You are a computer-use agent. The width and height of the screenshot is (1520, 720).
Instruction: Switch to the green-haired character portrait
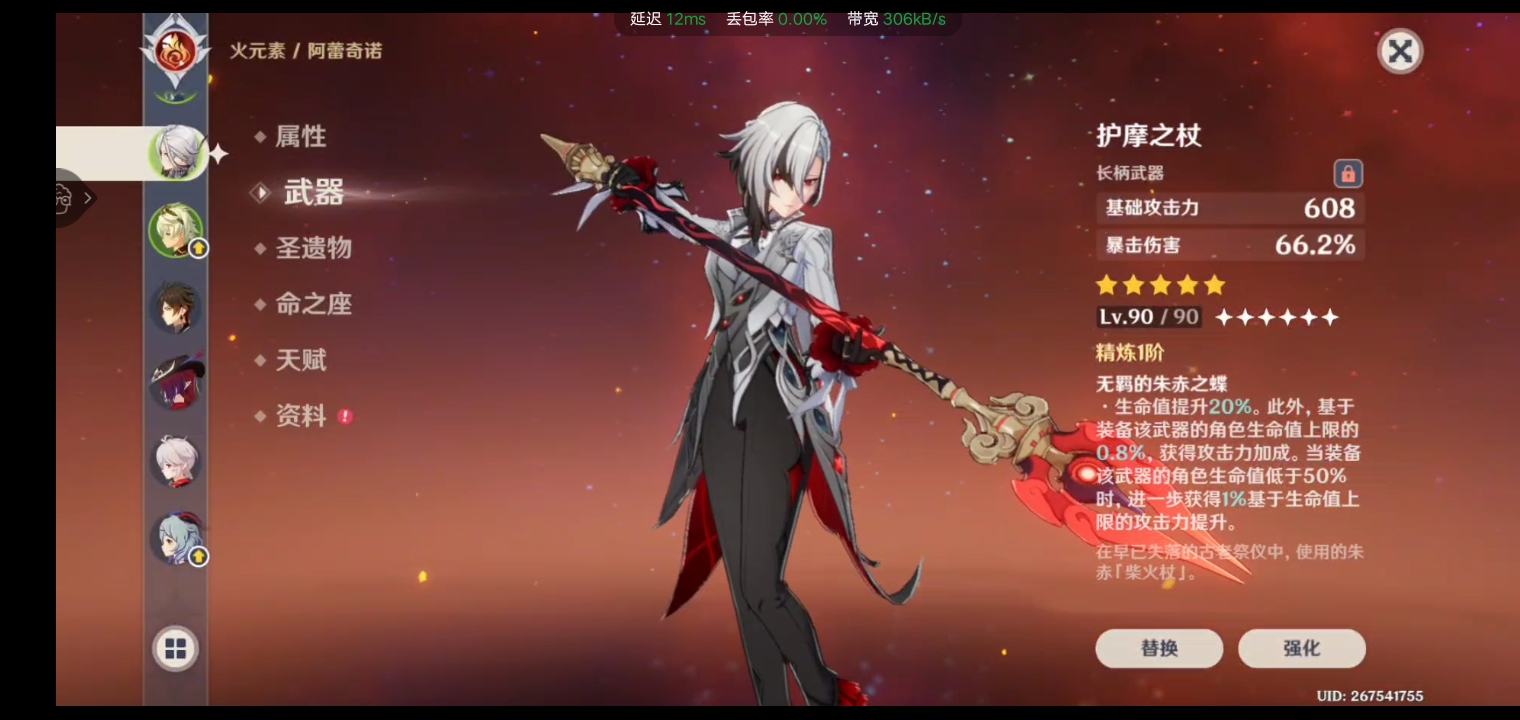click(x=176, y=230)
